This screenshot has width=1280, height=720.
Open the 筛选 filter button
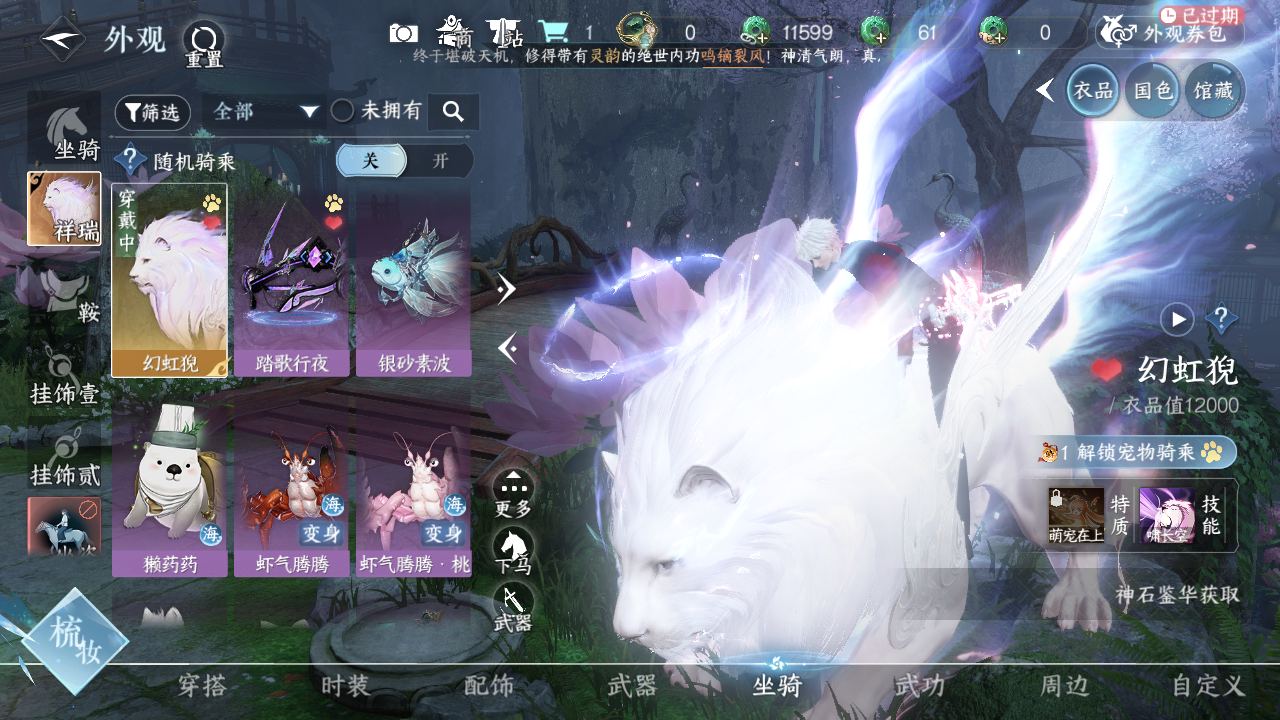coord(152,113)
